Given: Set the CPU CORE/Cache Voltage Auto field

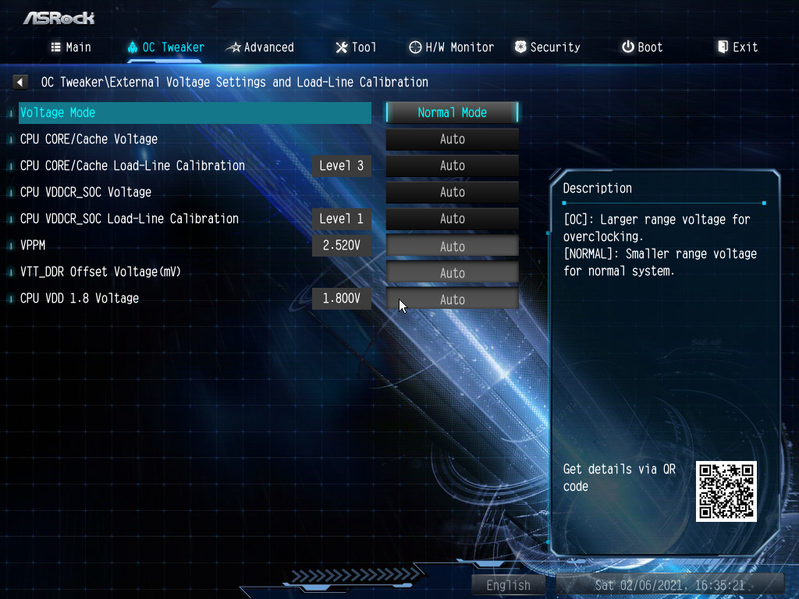Looking at the screenshot, I should (x=452, y=140).
